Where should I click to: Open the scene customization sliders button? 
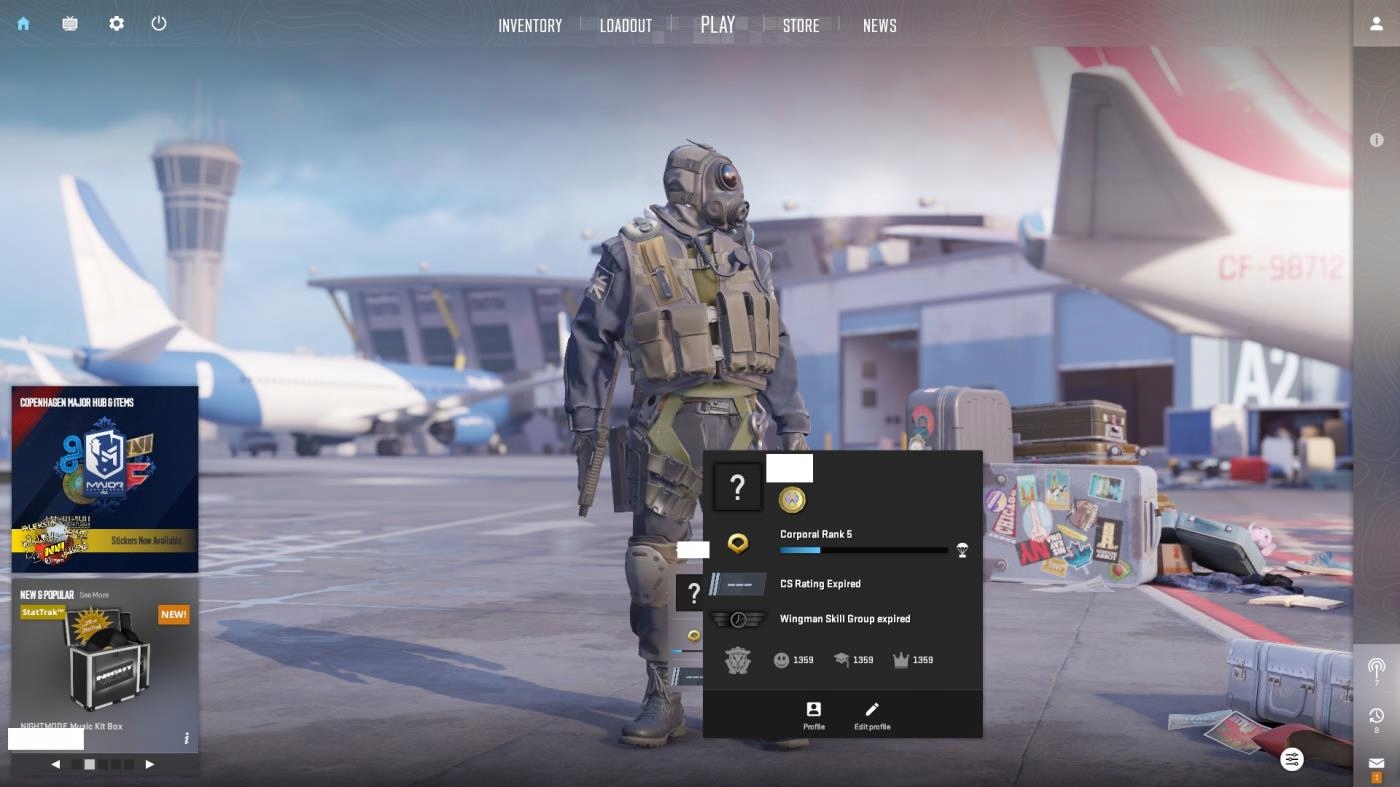1292,759
